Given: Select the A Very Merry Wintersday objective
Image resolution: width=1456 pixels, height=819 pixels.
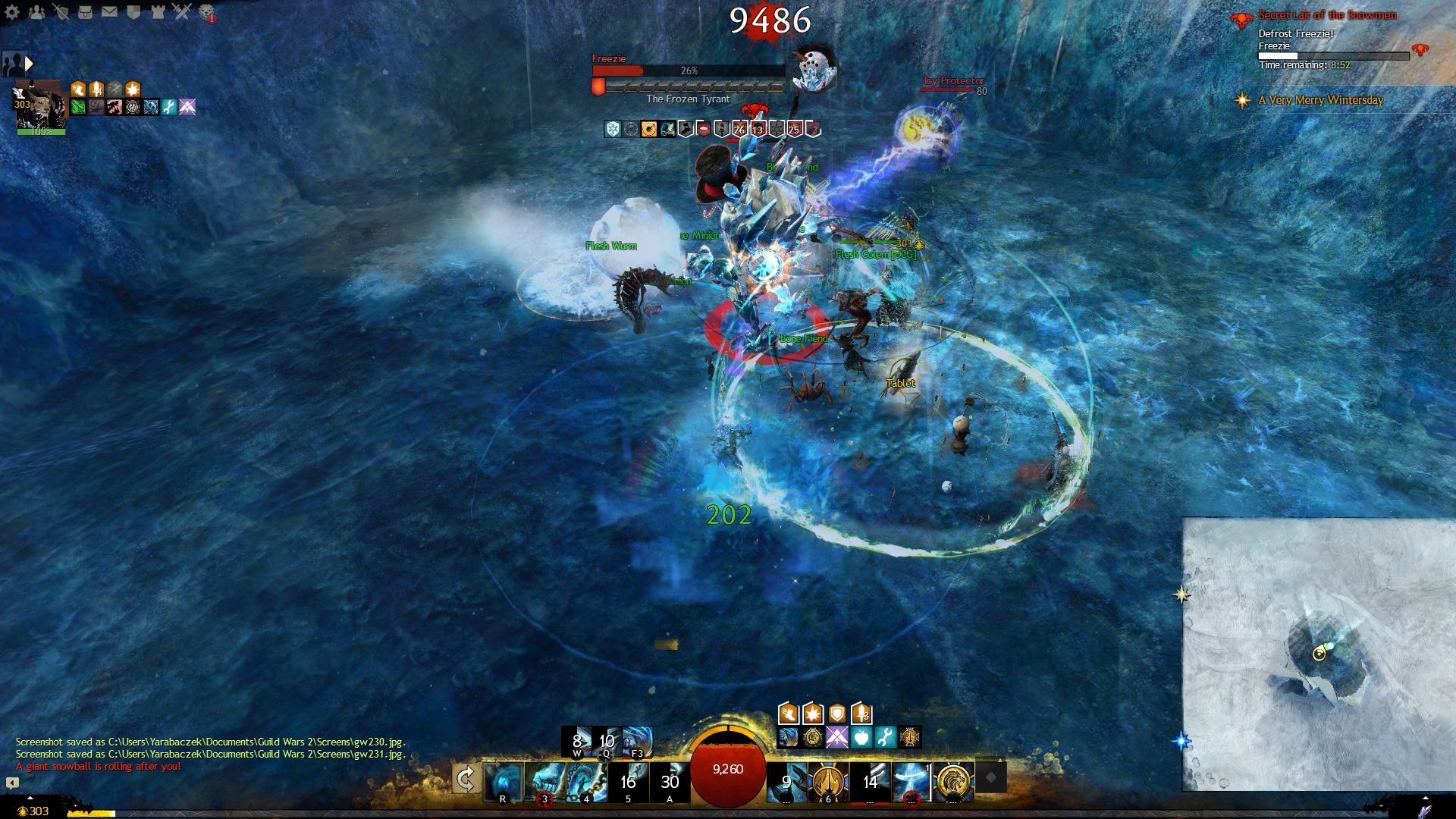Looking at the screenshot, I should pyautogui.click(x=1320, y=100).
